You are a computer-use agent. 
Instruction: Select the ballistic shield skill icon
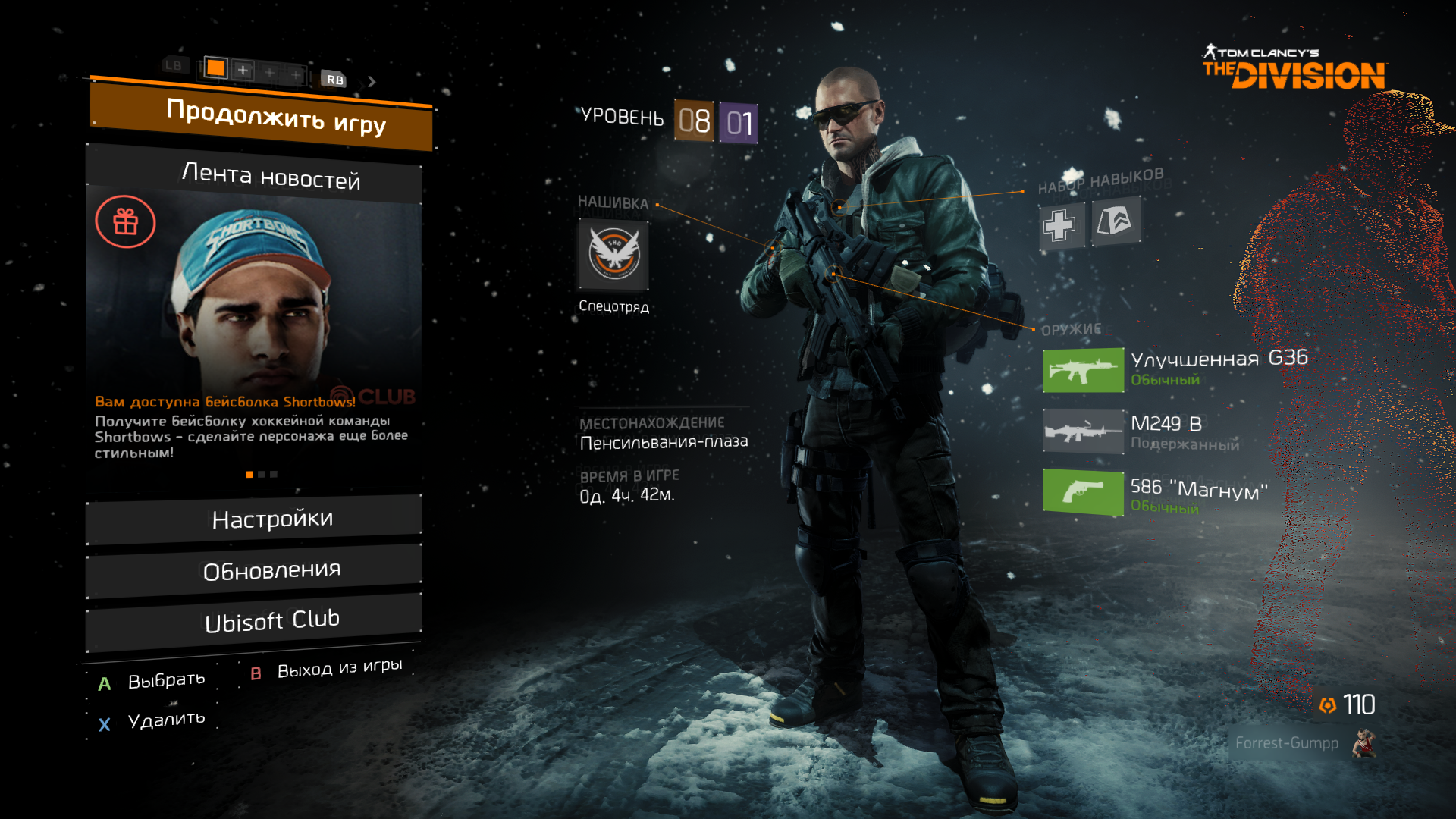point(1115,221)
